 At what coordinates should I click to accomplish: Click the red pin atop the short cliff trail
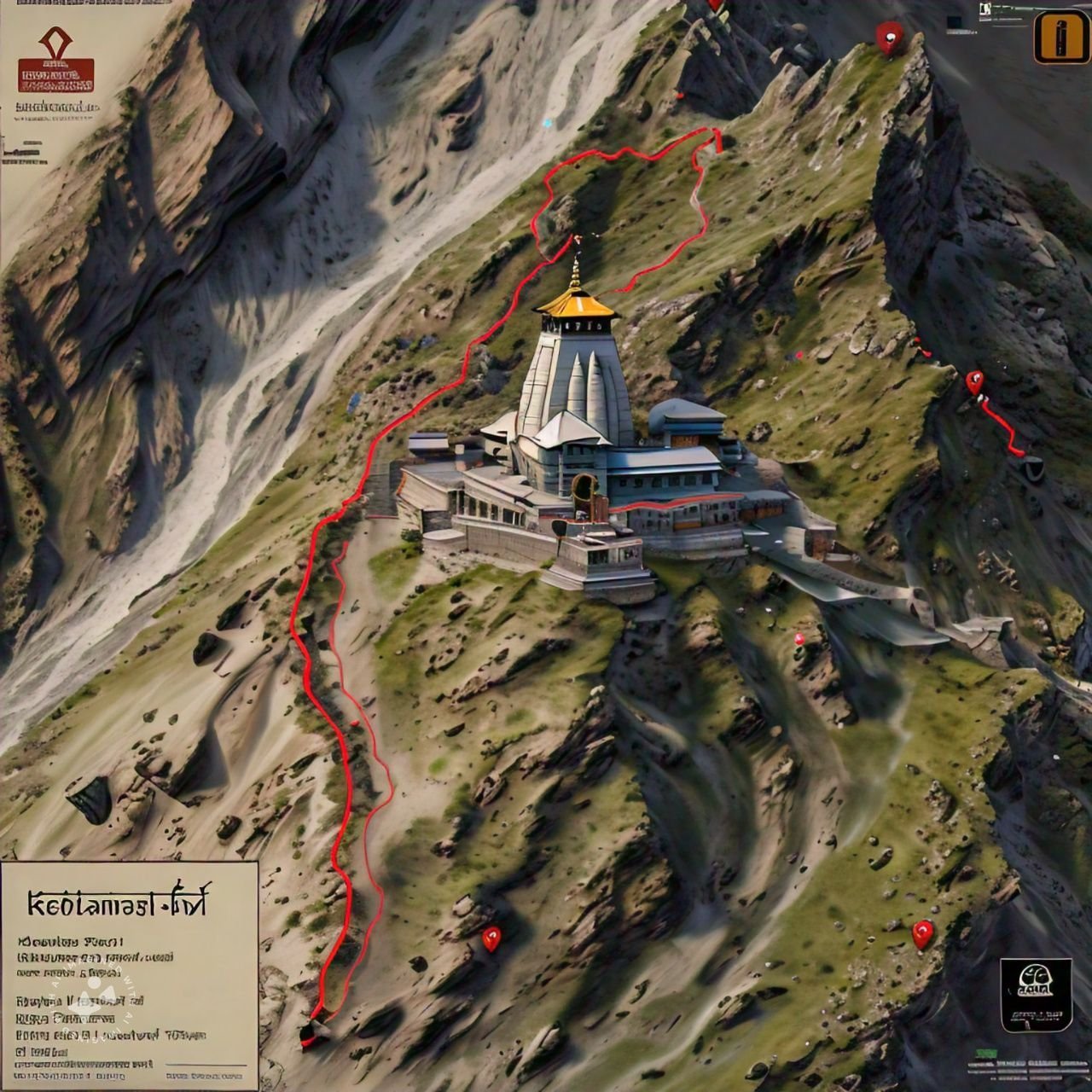tap(974, 381)
